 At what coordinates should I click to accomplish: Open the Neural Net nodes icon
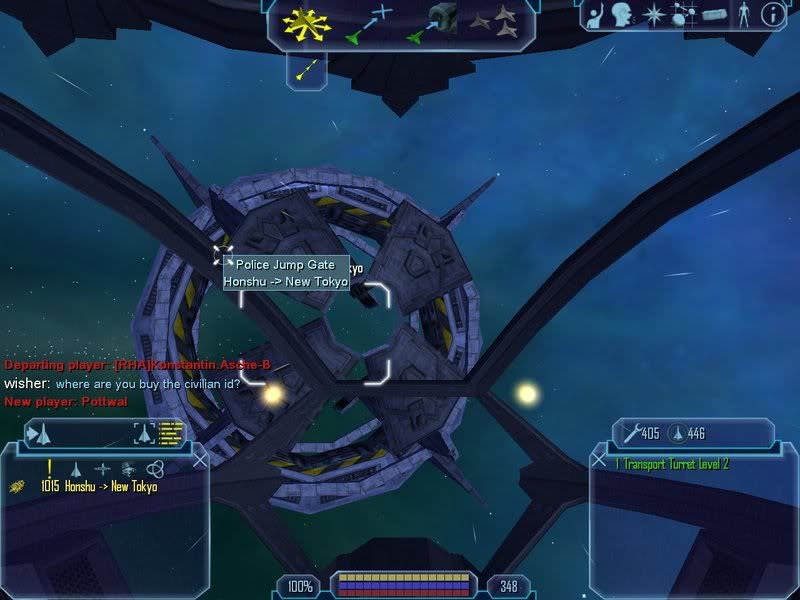[x=684, y=15]
